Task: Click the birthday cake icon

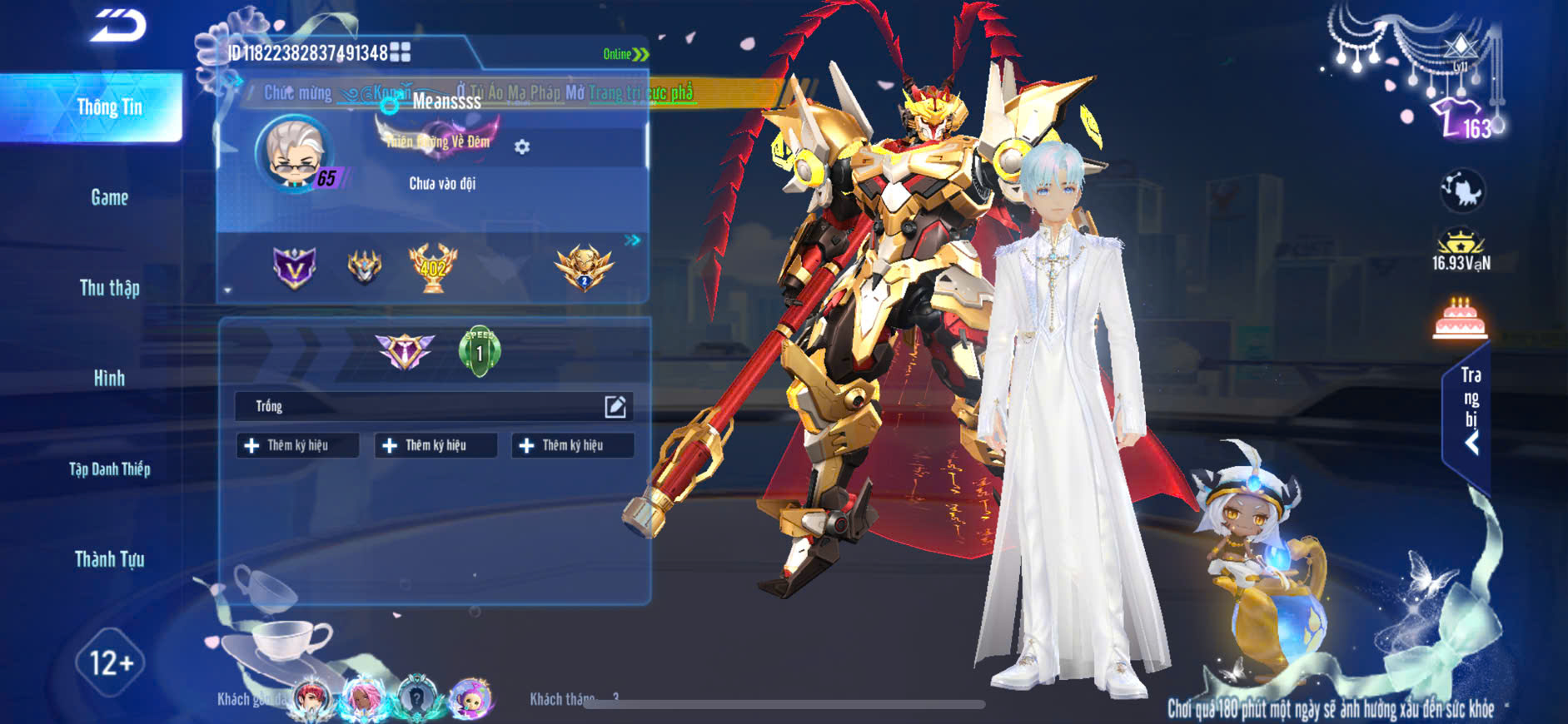Action: (x=1460, y=320)
